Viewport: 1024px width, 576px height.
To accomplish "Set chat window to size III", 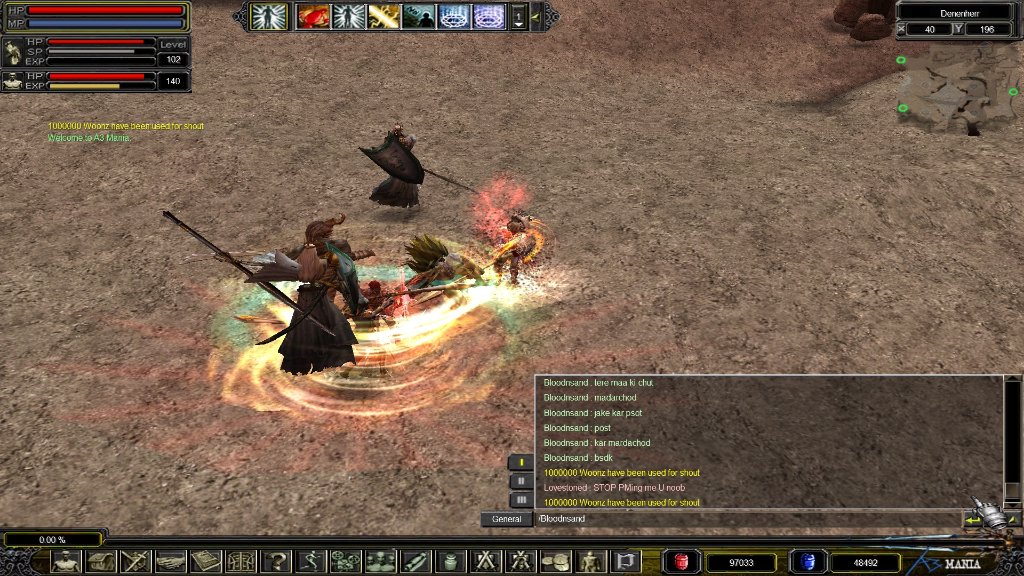I will pyautogui.click(x=521, y=499).
